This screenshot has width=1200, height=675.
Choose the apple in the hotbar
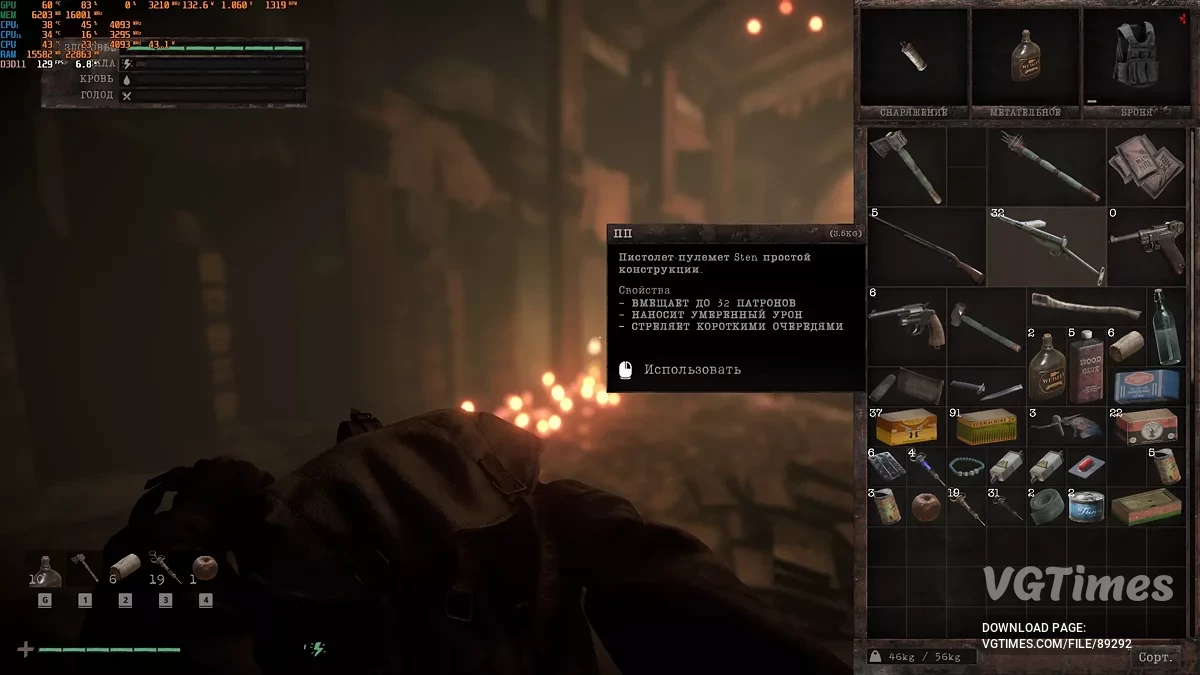[204, 568]
